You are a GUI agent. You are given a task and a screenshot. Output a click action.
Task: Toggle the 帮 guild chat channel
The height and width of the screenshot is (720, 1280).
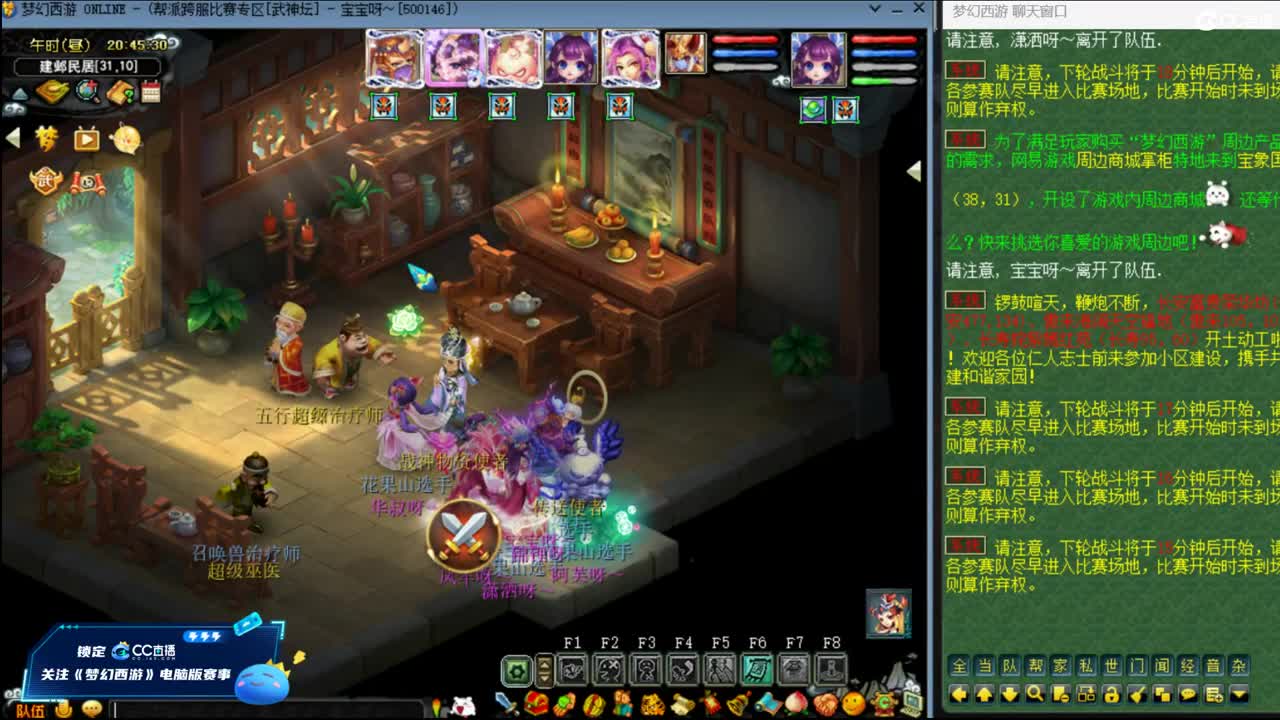pos(1034,664)
